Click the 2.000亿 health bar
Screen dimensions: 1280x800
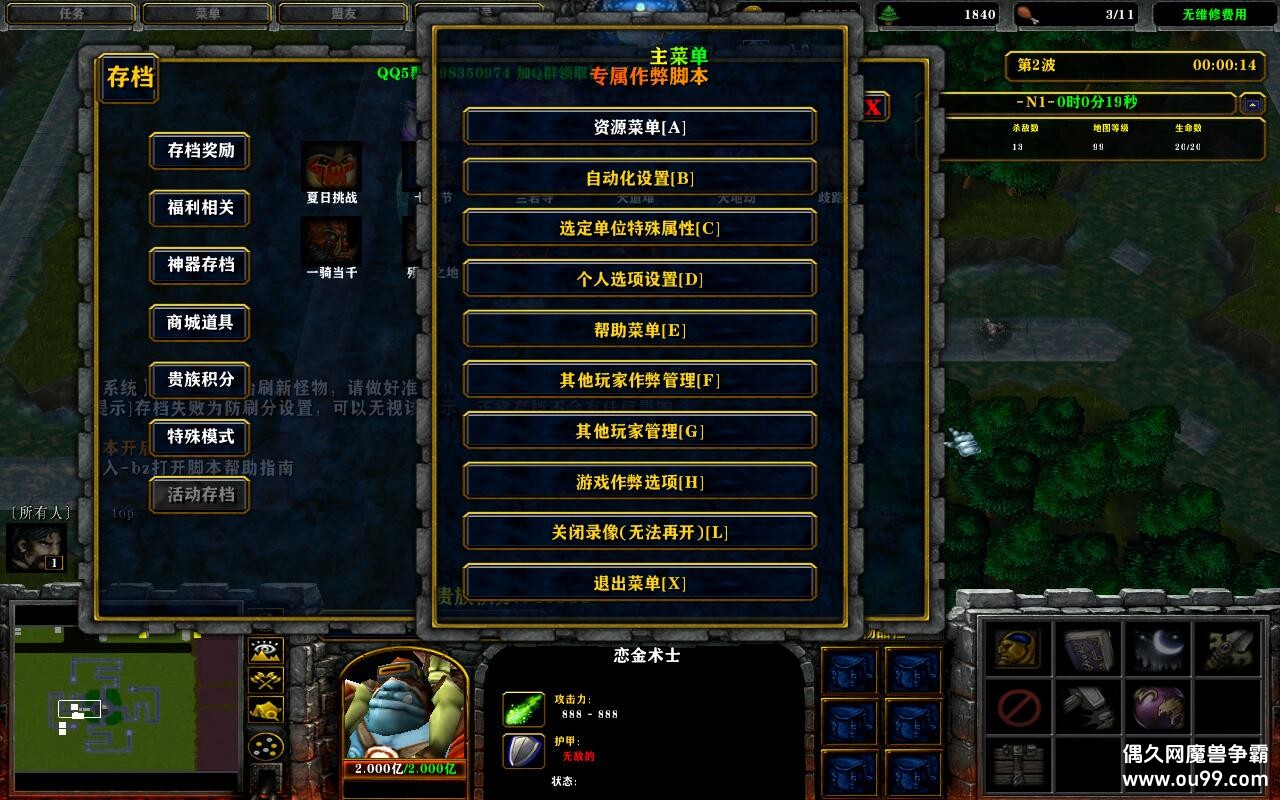[x=404, y=771]
